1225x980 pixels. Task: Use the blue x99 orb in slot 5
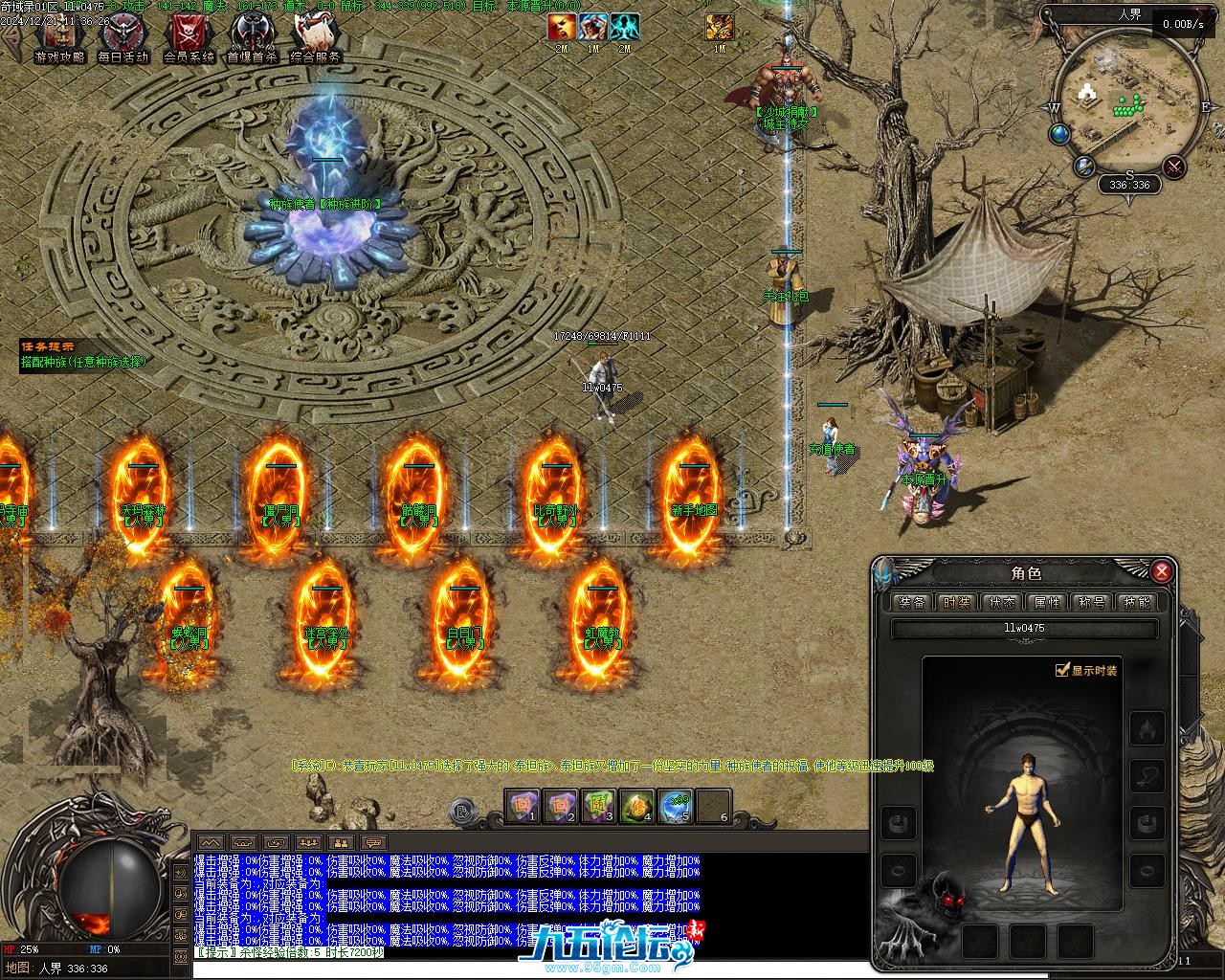click(676, 808)
